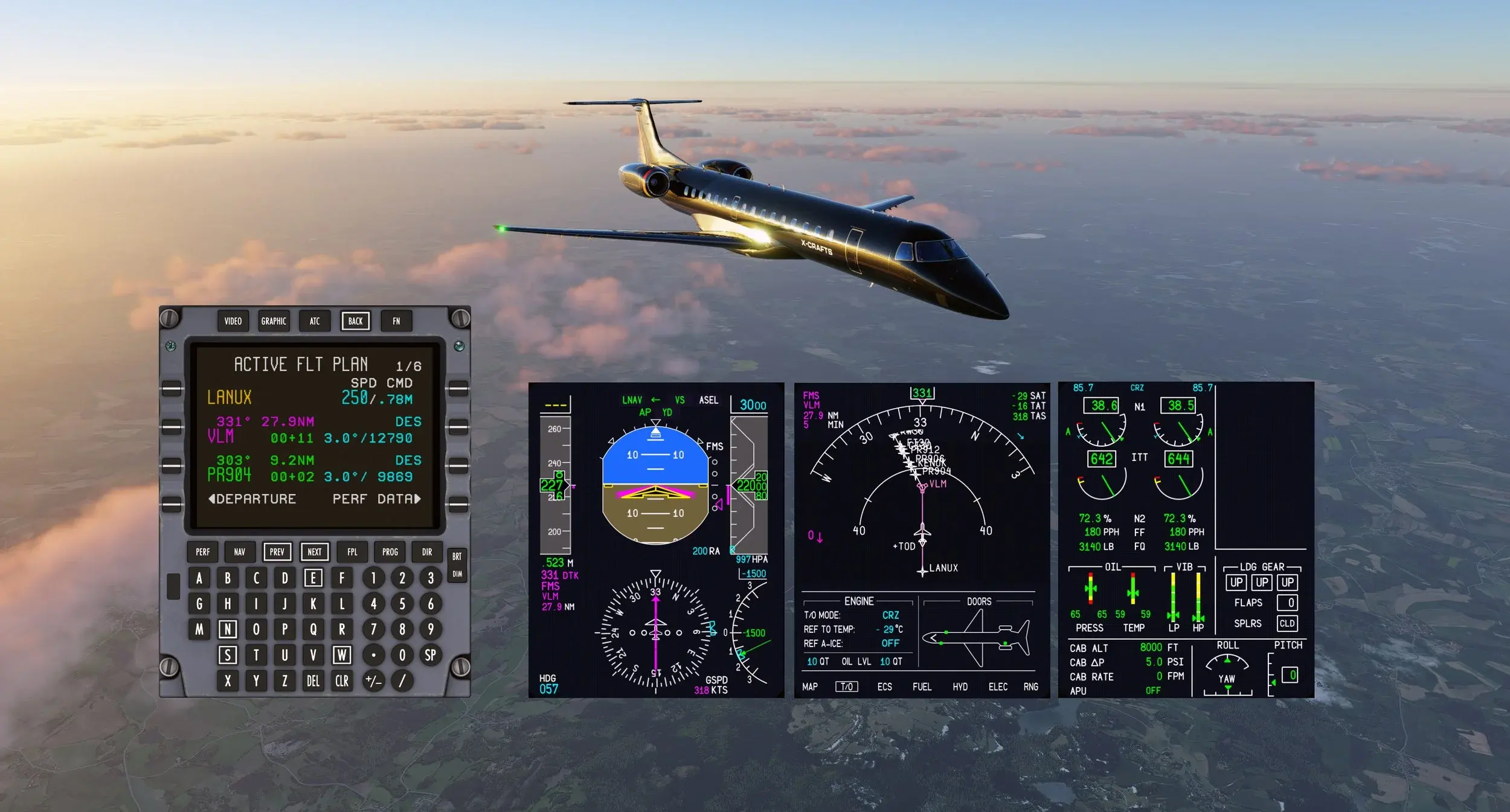Increase screen brightness with BRT
This screenshot has width=1510, height=812.
click(457, 556)
